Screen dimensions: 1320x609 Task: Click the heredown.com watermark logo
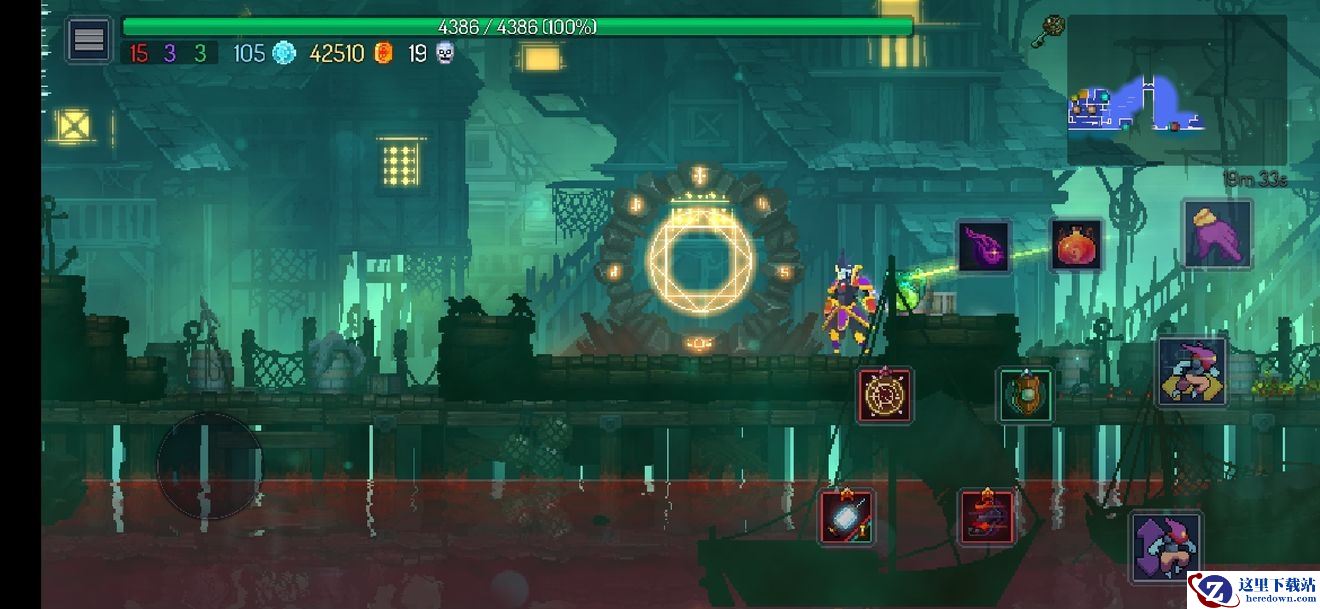(x=1253, y=590)
